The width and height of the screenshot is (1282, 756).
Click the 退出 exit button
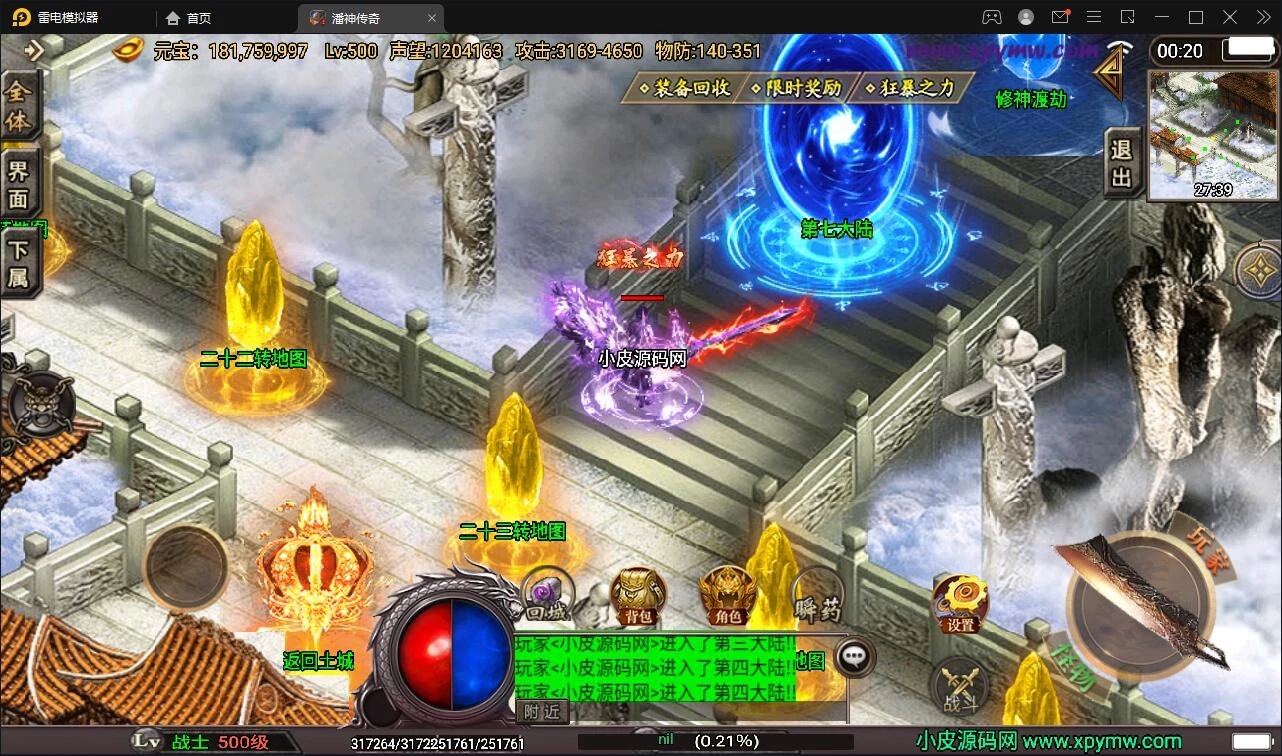coord(1122,163)
